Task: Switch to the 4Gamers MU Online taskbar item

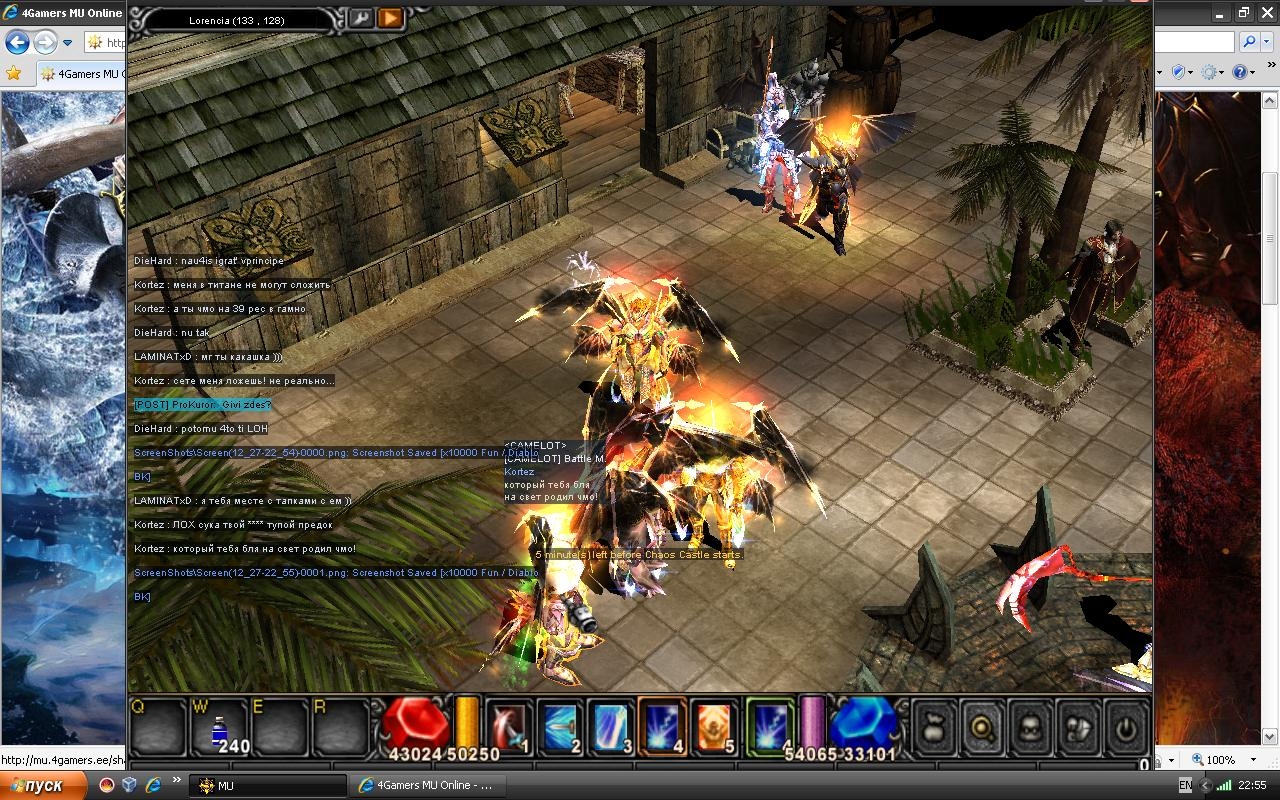Action: coord(428,785)
